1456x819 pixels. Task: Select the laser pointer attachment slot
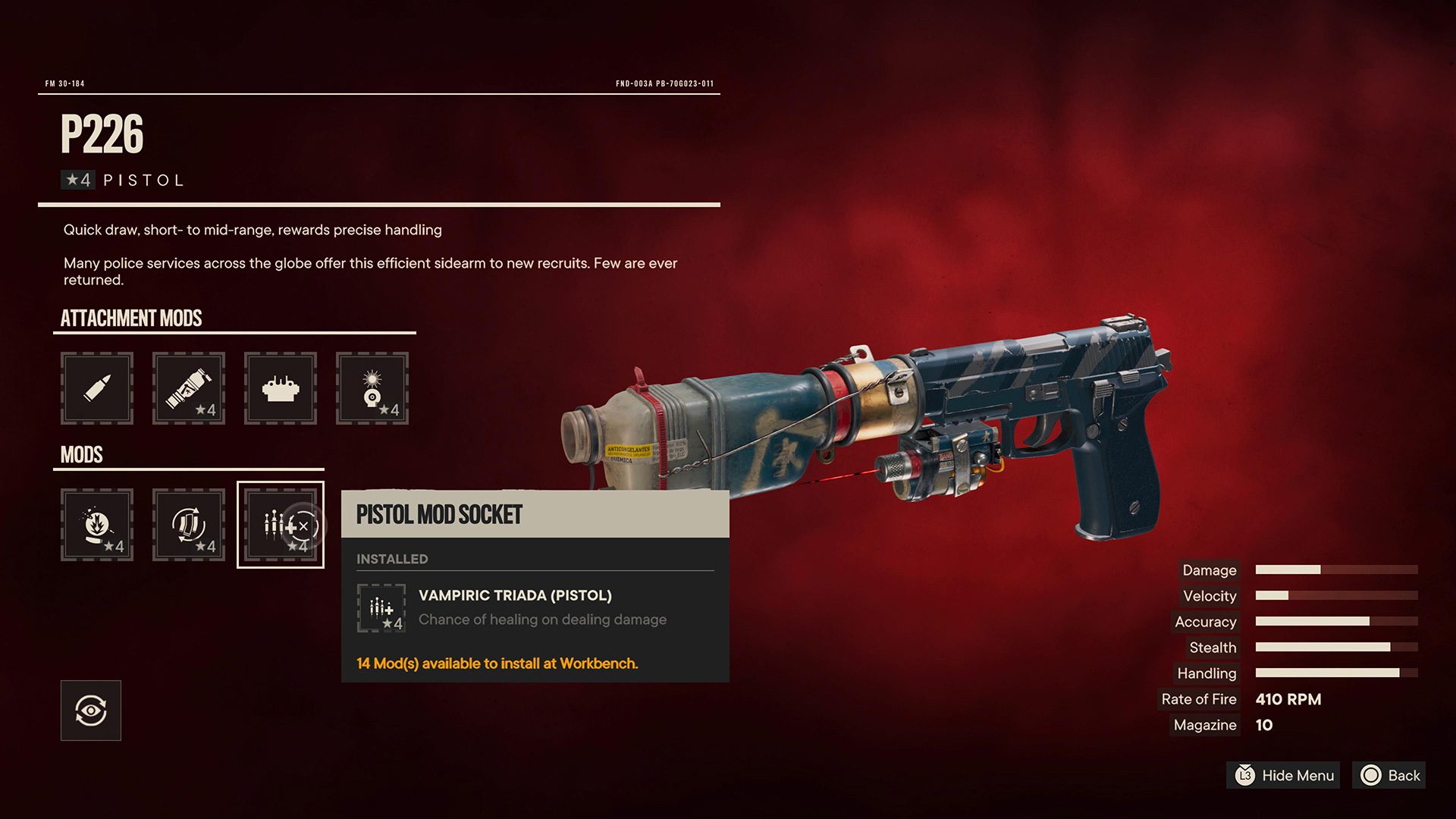372,388
